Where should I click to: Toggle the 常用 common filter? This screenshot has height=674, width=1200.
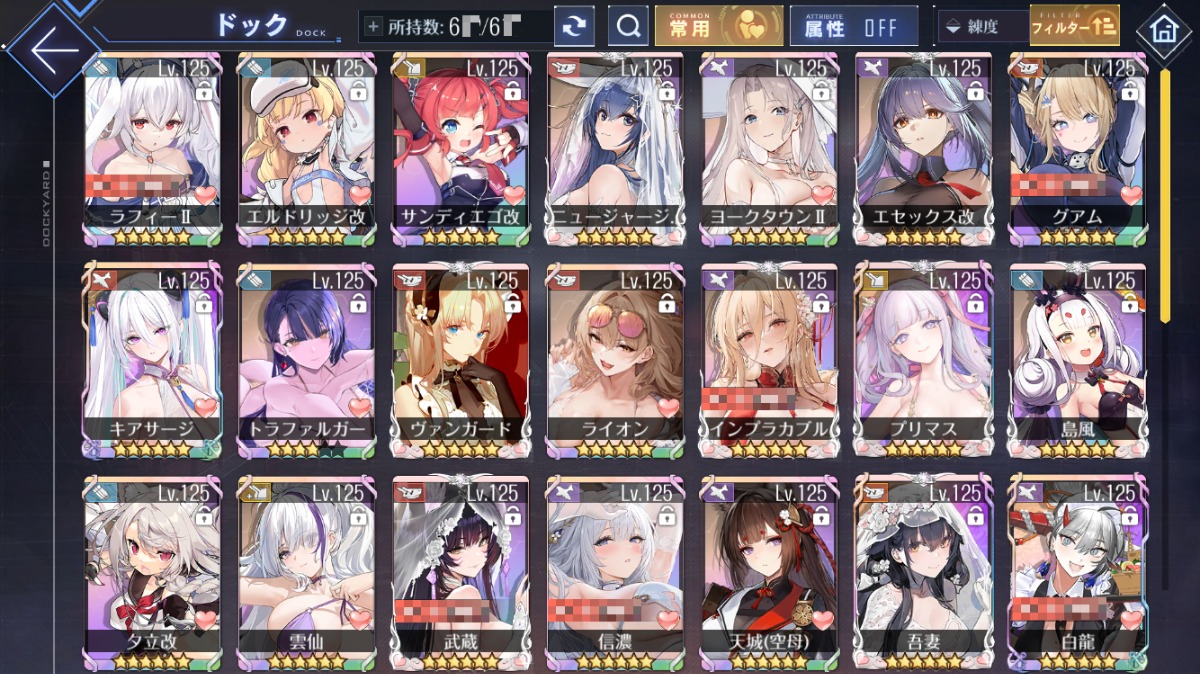719,27
